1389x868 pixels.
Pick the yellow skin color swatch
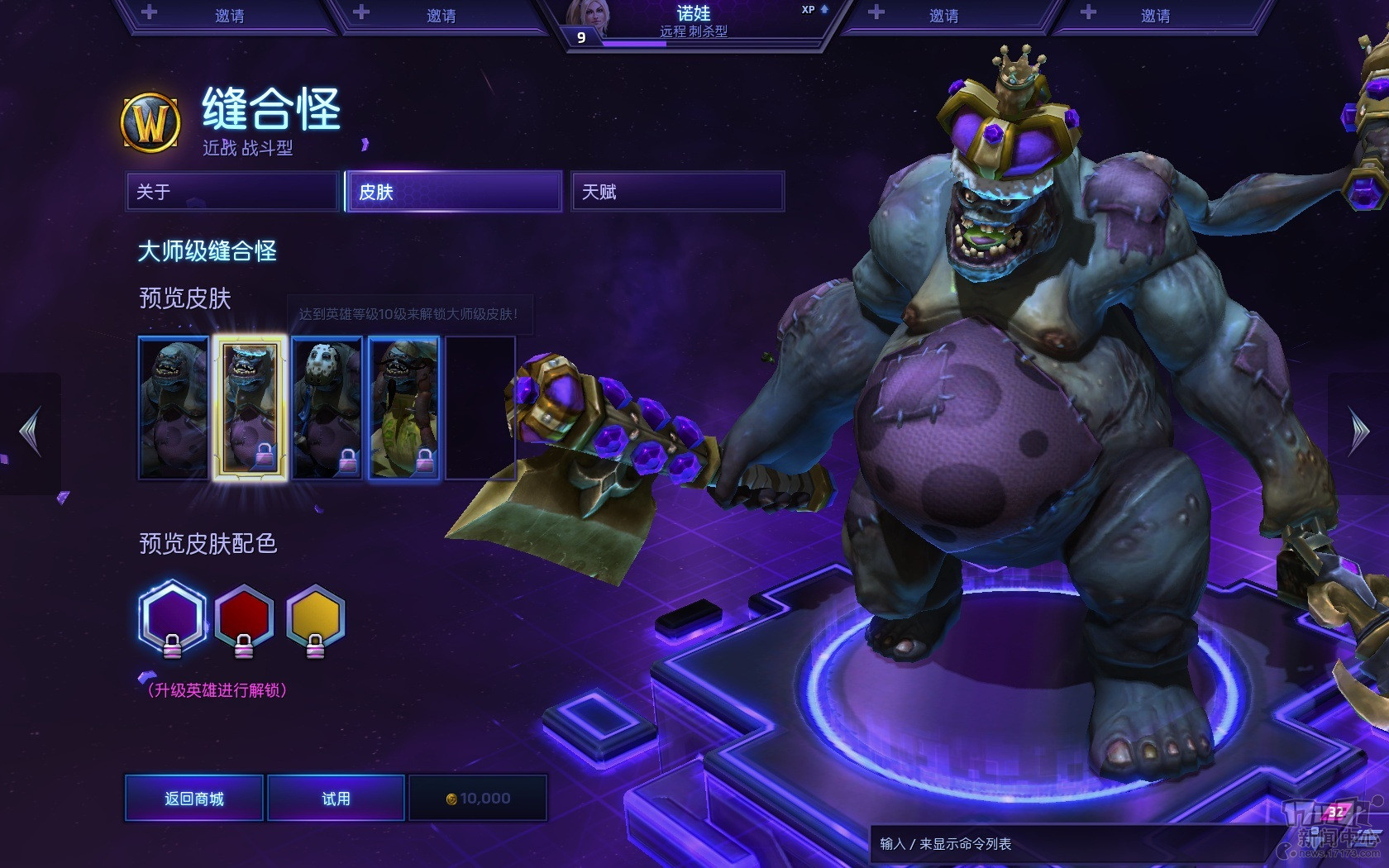click(x=315, y=618)
